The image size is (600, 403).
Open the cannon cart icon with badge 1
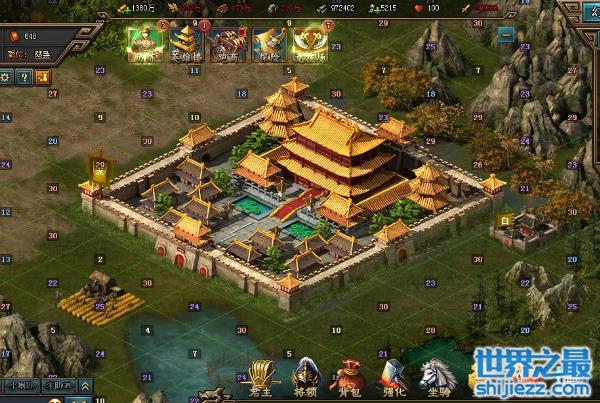[229, 42]
